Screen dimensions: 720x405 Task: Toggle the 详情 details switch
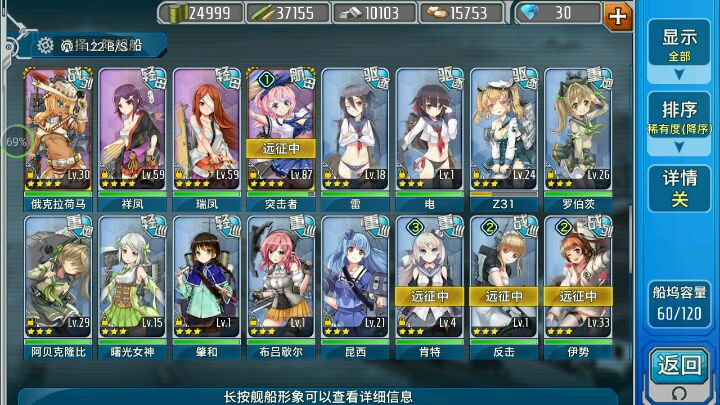679,188
